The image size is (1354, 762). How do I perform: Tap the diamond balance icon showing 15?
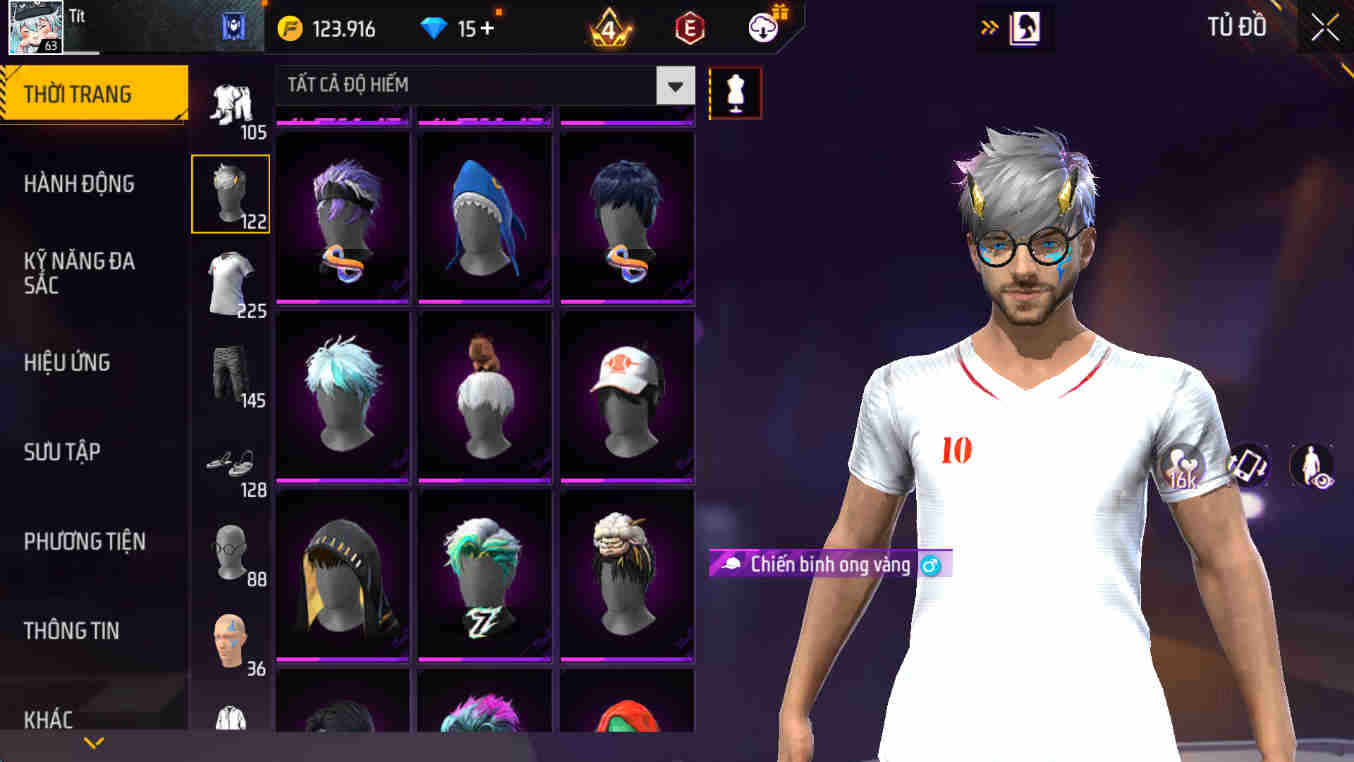[434, 27]
